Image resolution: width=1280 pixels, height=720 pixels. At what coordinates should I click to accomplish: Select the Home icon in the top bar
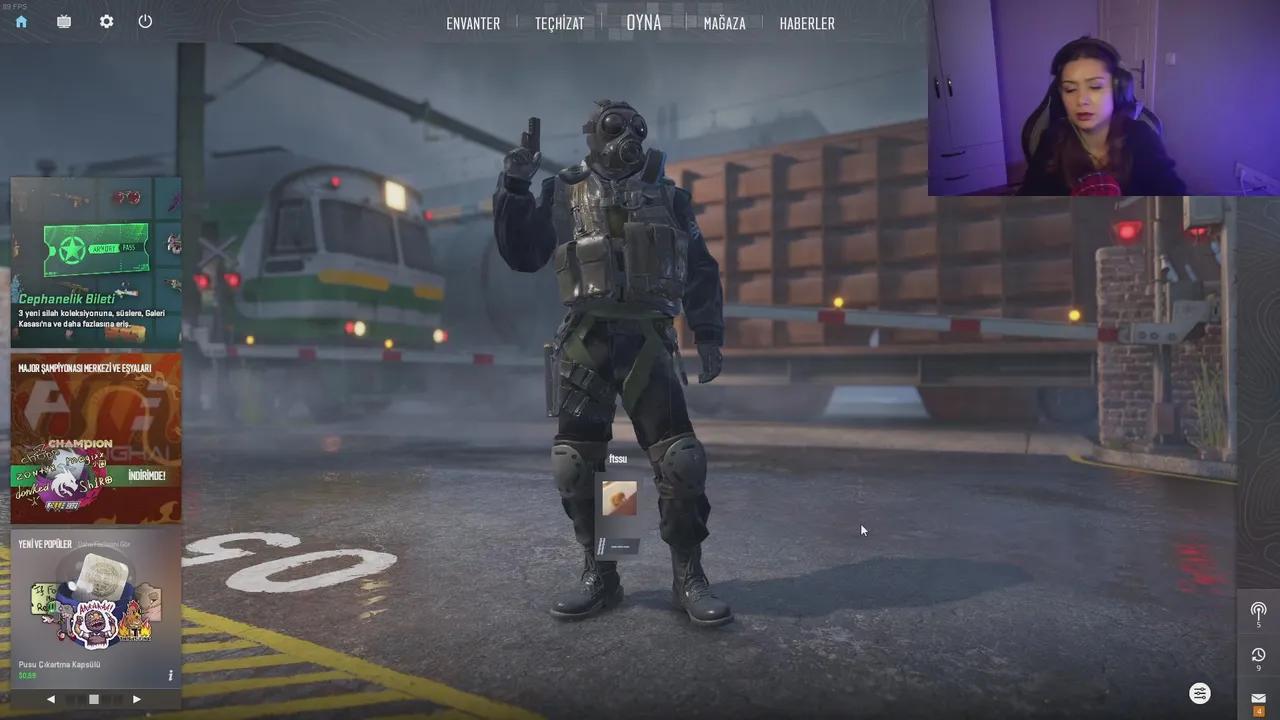click(x=21, y=21)
